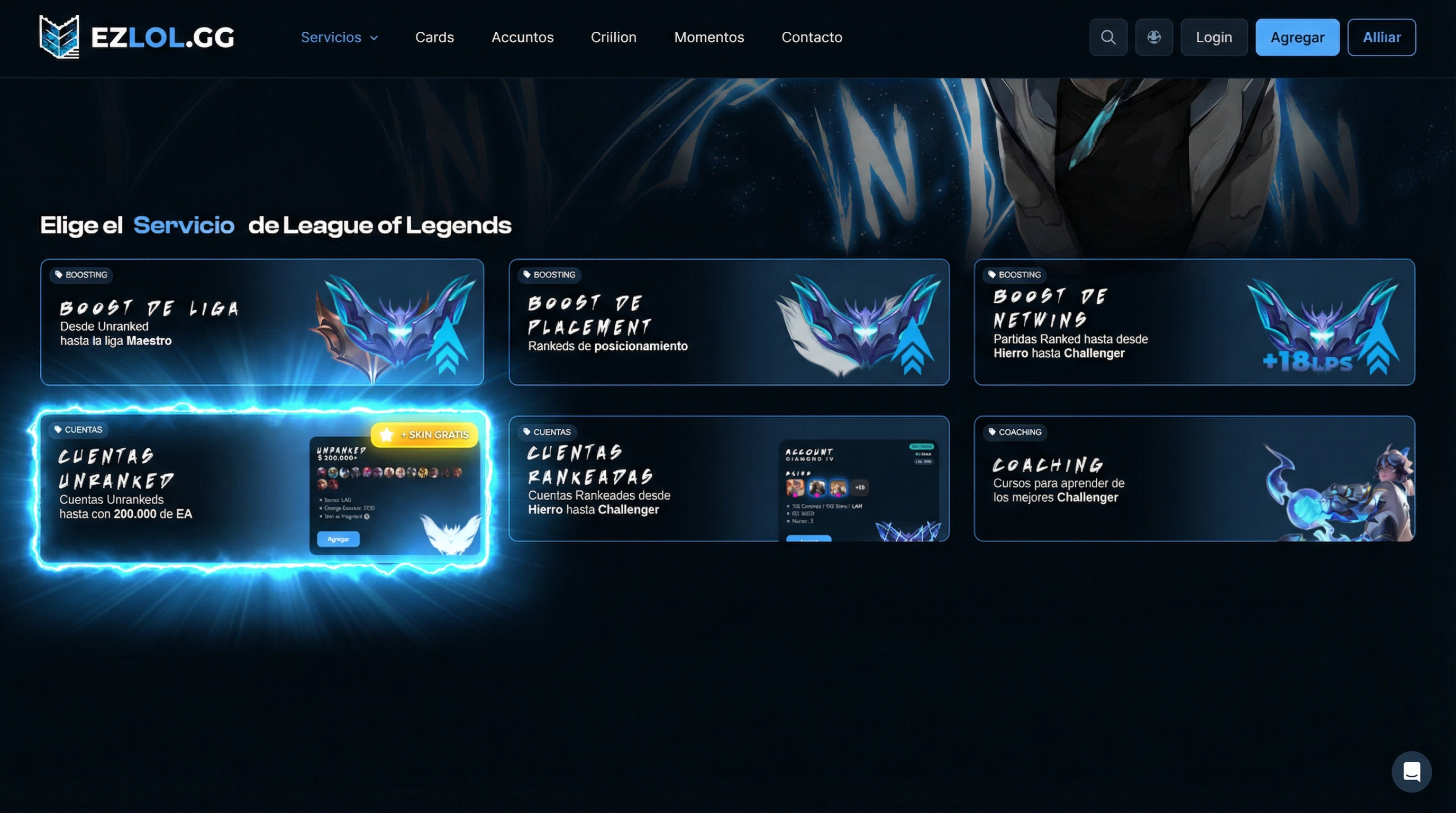1456x813 pixels.
Task: Open the chat bubble in the bottom corner
Action: point(1412,771)
